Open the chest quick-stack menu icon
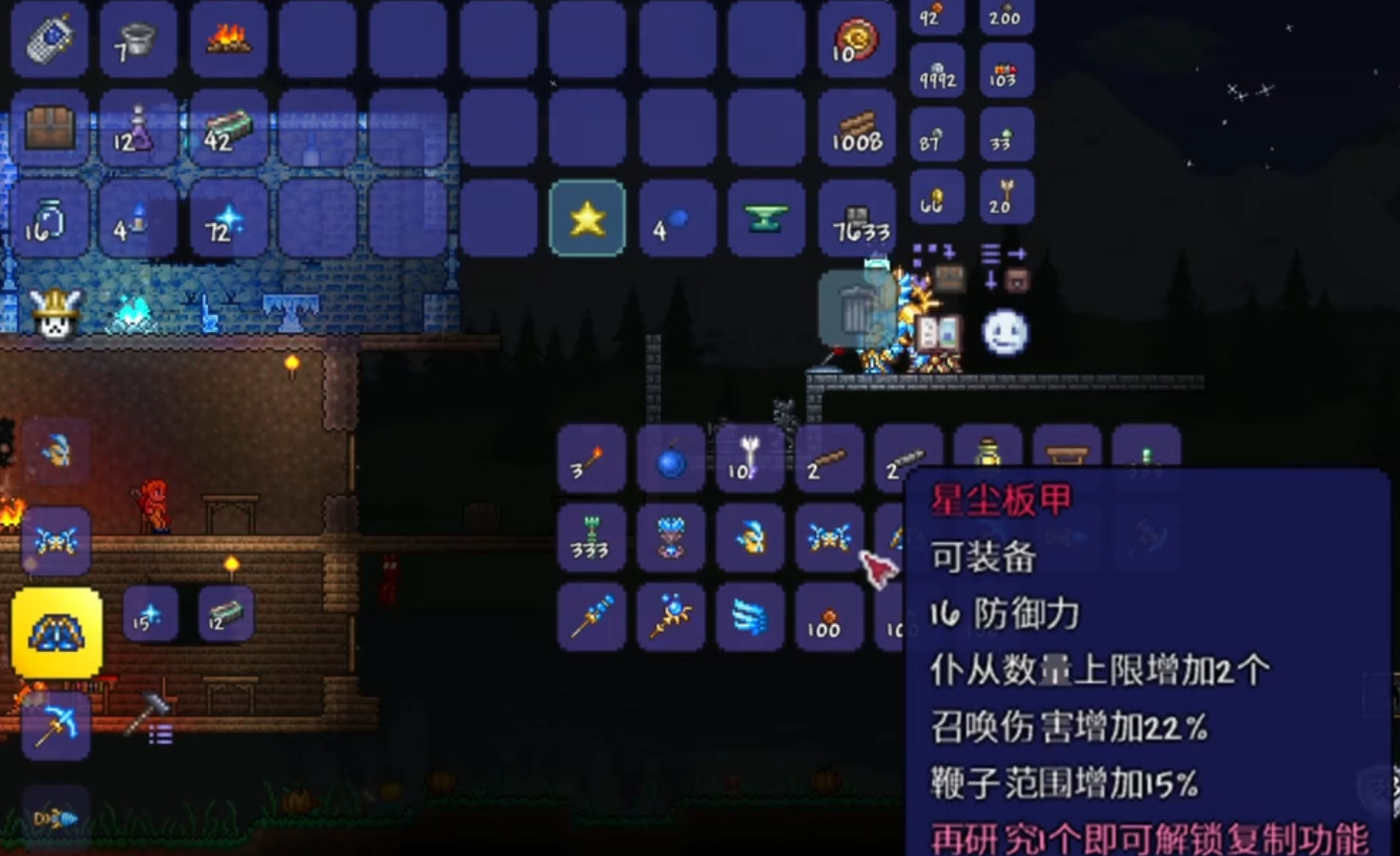1400x856 pixels. [950, 278]
